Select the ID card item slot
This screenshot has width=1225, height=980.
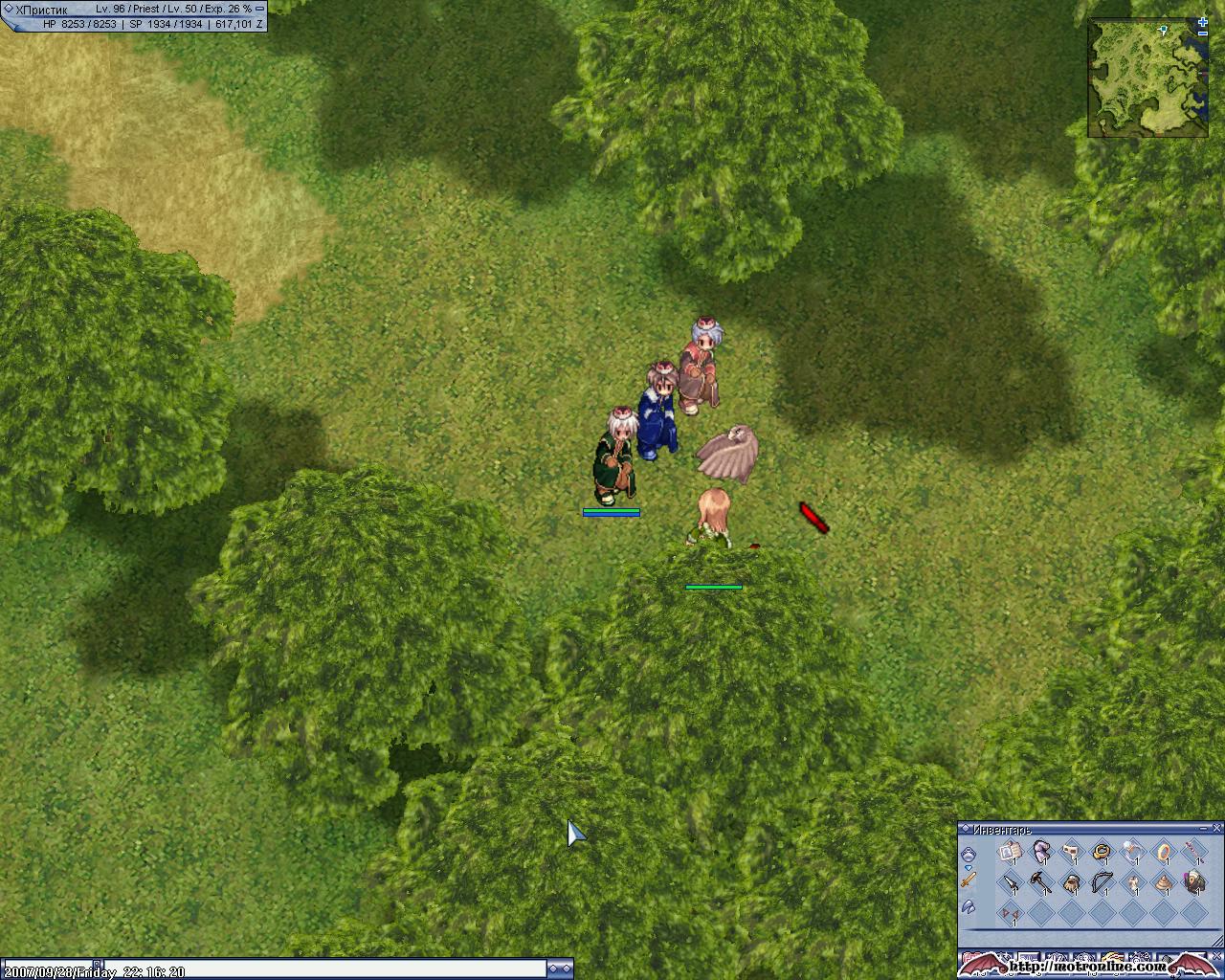click(1009, 851)
